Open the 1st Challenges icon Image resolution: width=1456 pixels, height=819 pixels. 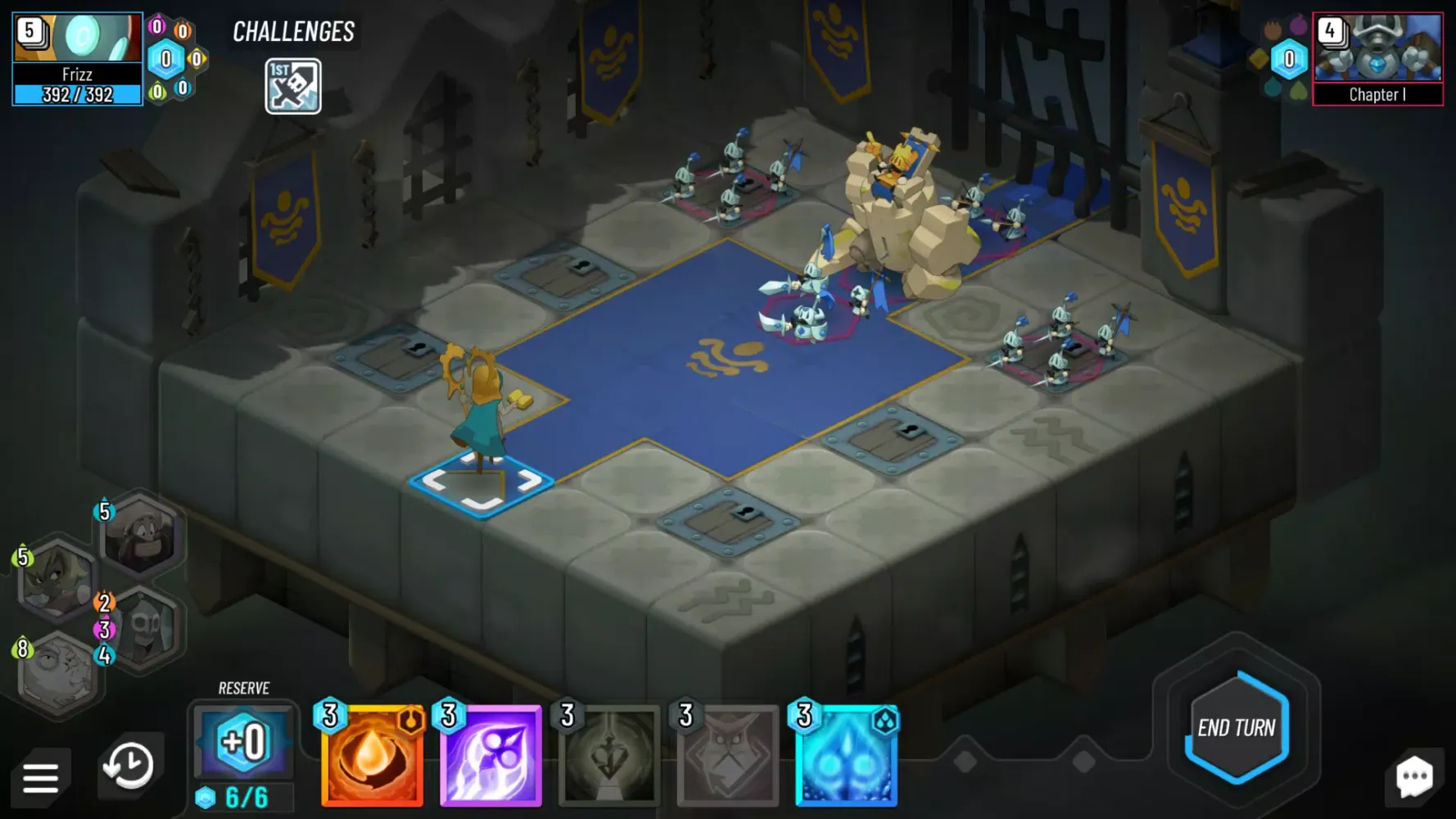pyautogui.click(x=292, y=85)
